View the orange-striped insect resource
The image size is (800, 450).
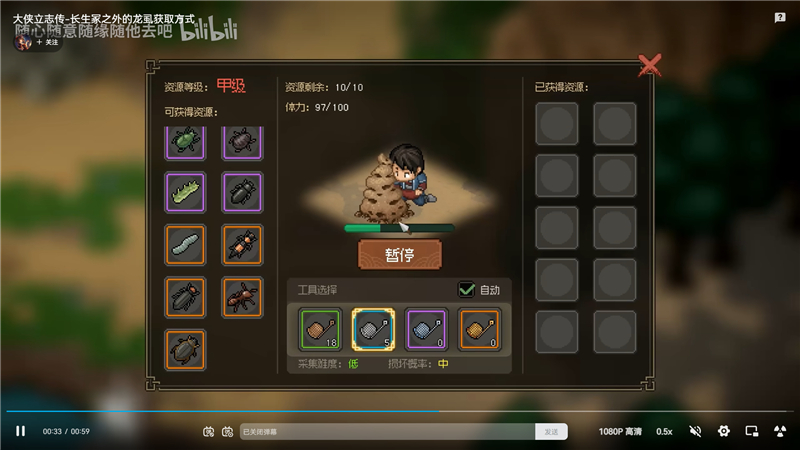(242, 244)
